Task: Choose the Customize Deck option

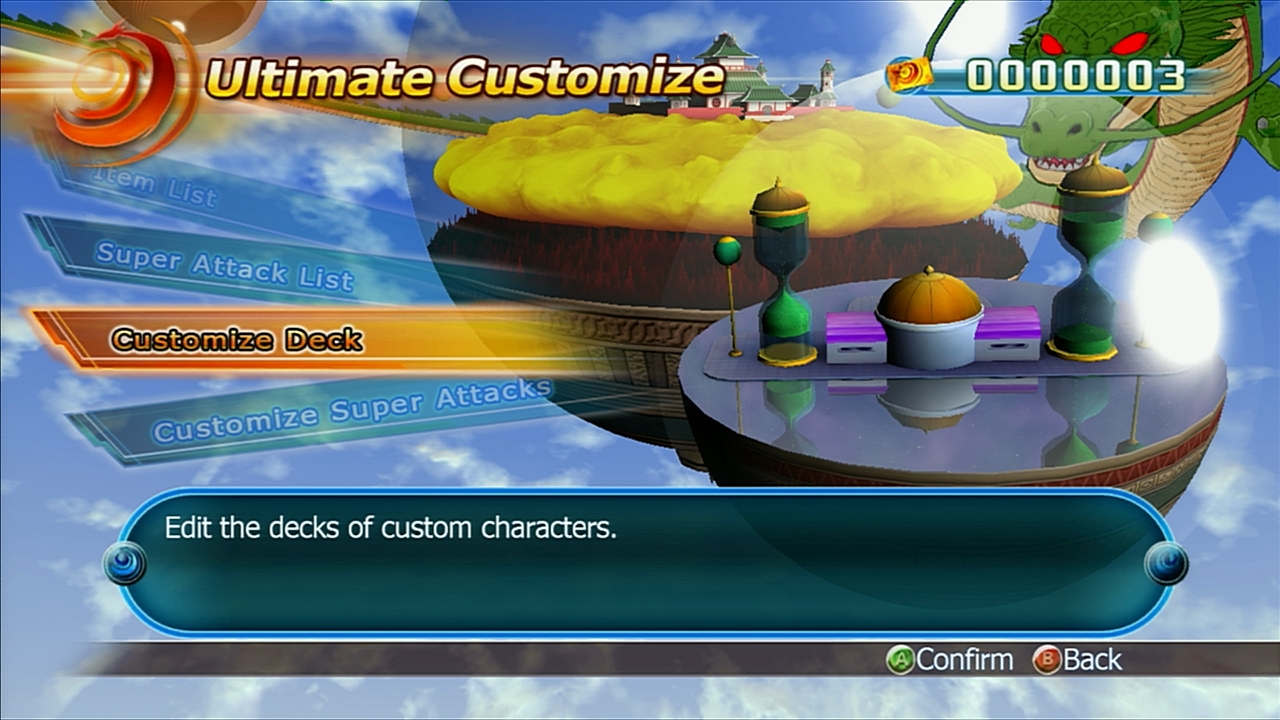Action: (237, 340)
